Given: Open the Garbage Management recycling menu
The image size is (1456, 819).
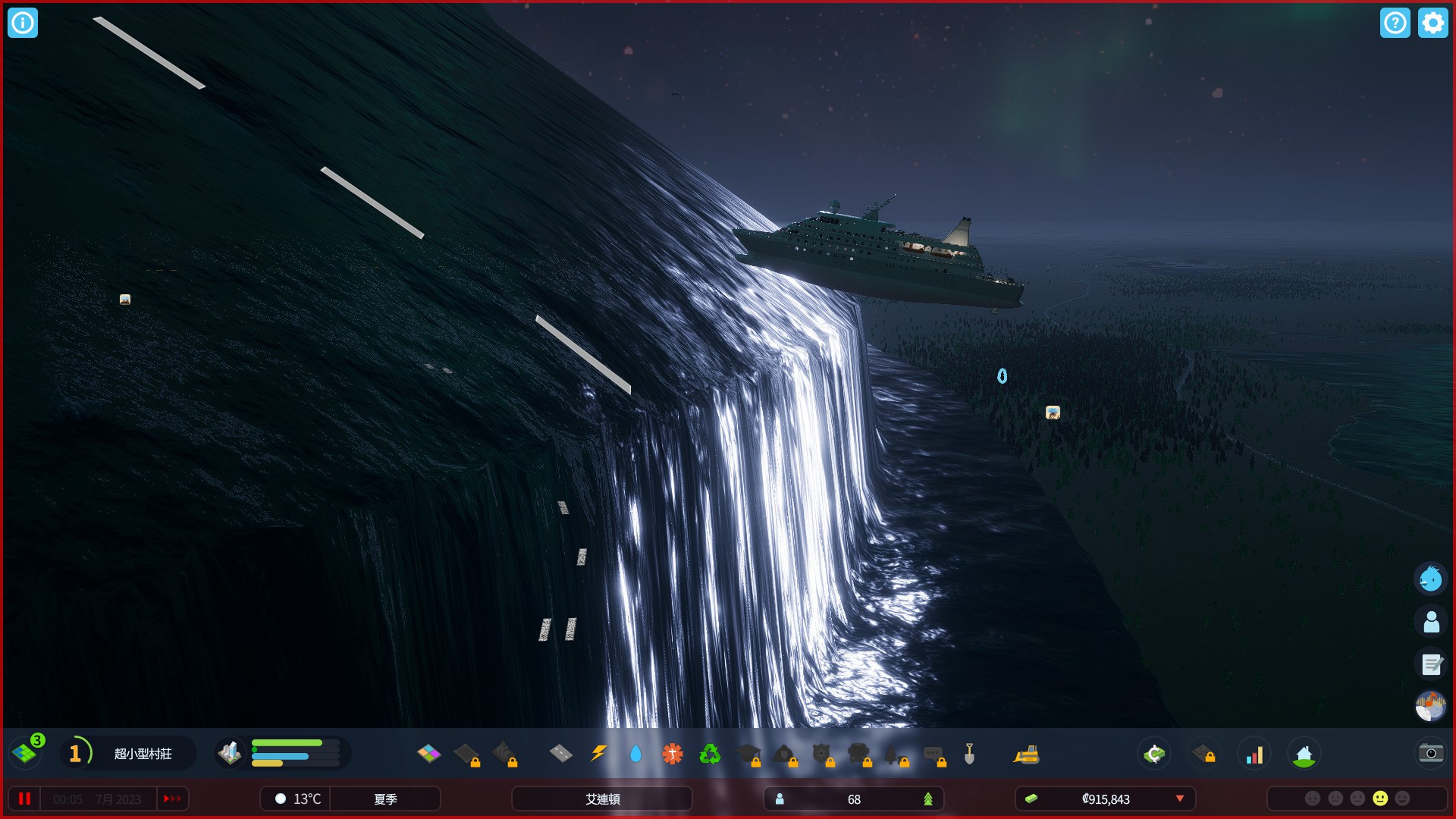Looking at the screenshot, I should tap(711, 755).
